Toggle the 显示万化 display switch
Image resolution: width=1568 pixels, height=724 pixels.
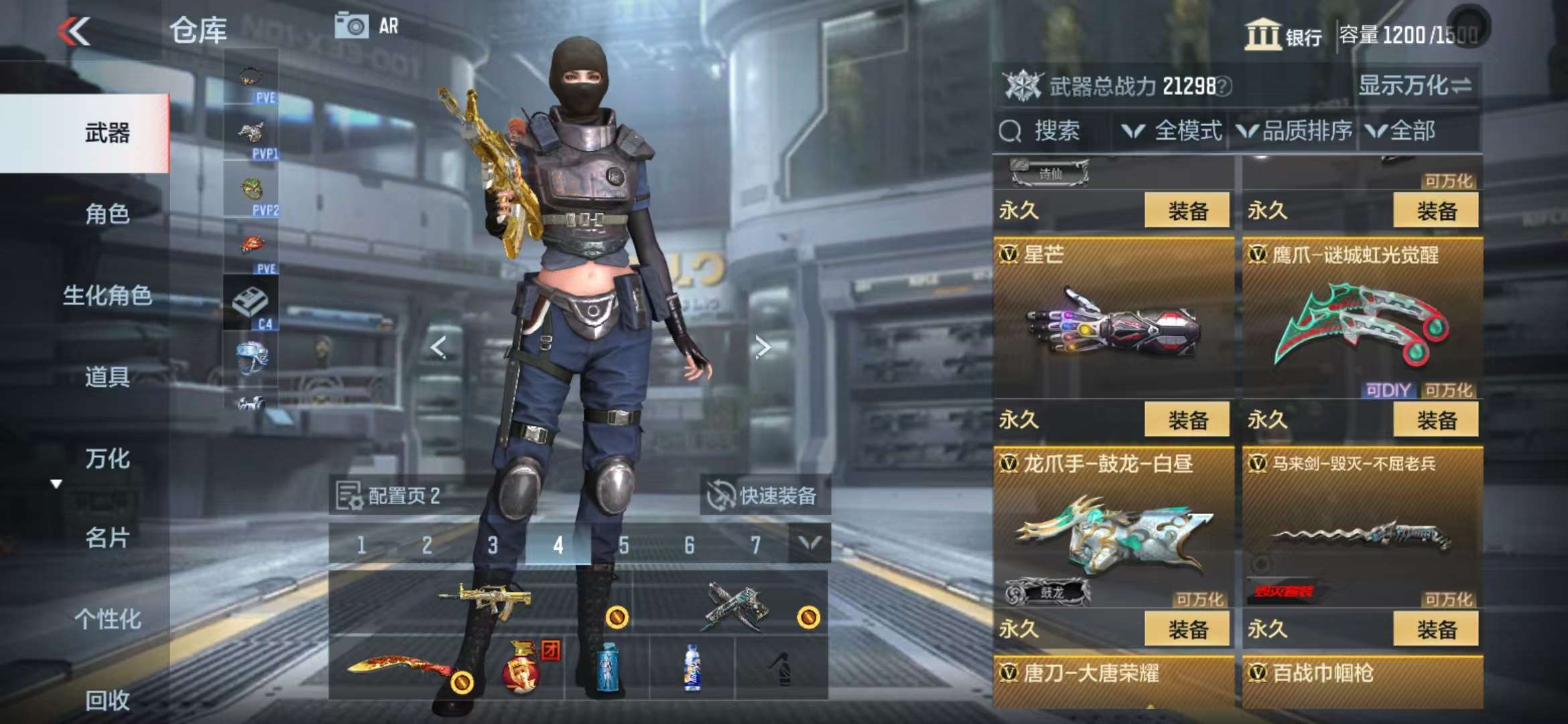[x=1415, y=86]
